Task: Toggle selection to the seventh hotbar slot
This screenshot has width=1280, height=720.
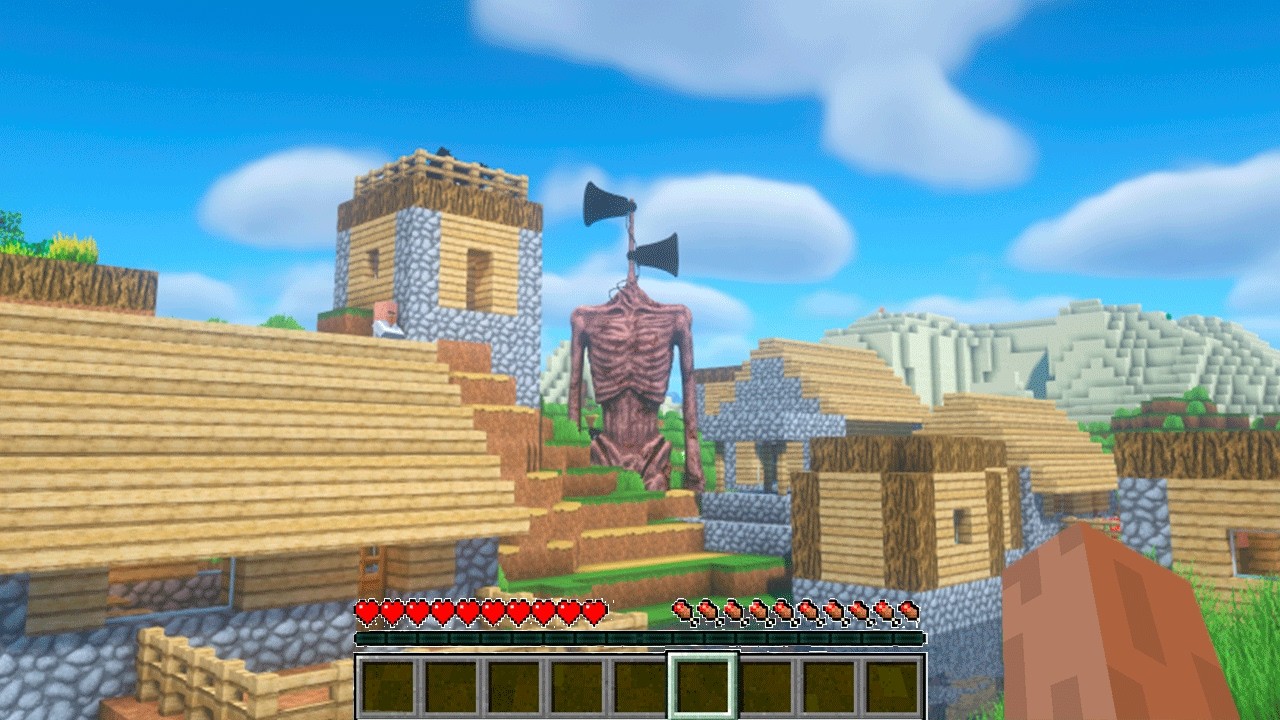Action: tap(766, 685)
